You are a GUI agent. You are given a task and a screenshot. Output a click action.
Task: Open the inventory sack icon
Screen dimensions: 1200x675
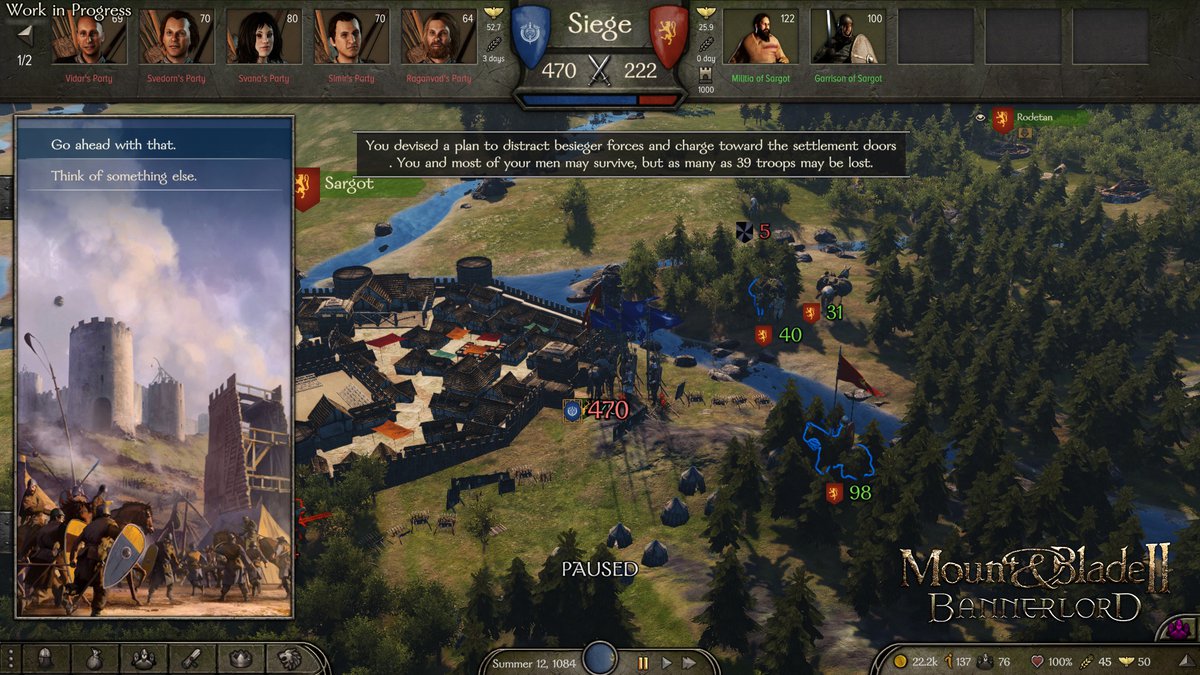pos(94,658)
